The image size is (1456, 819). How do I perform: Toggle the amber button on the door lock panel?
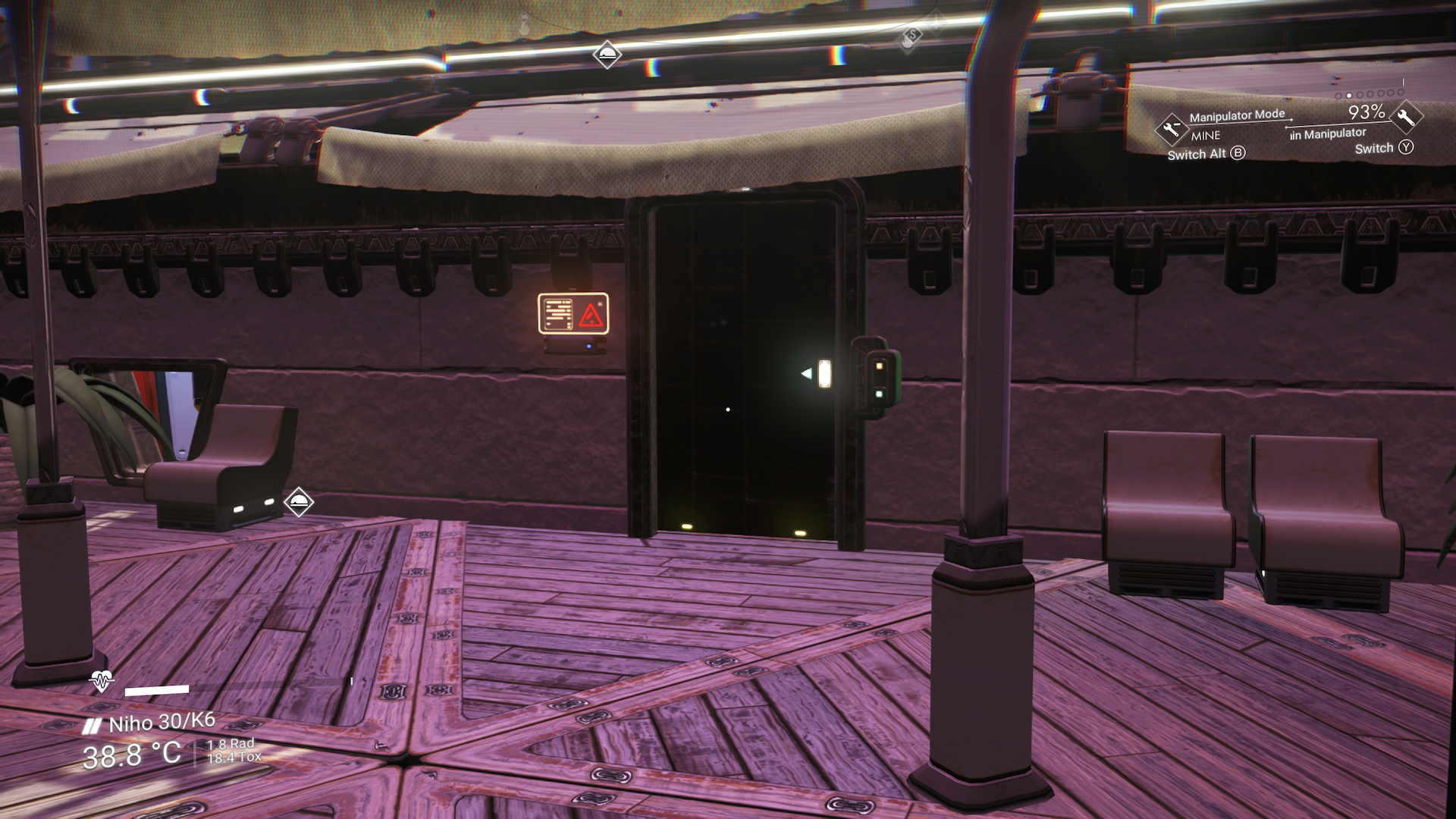(x=880, y=366)
